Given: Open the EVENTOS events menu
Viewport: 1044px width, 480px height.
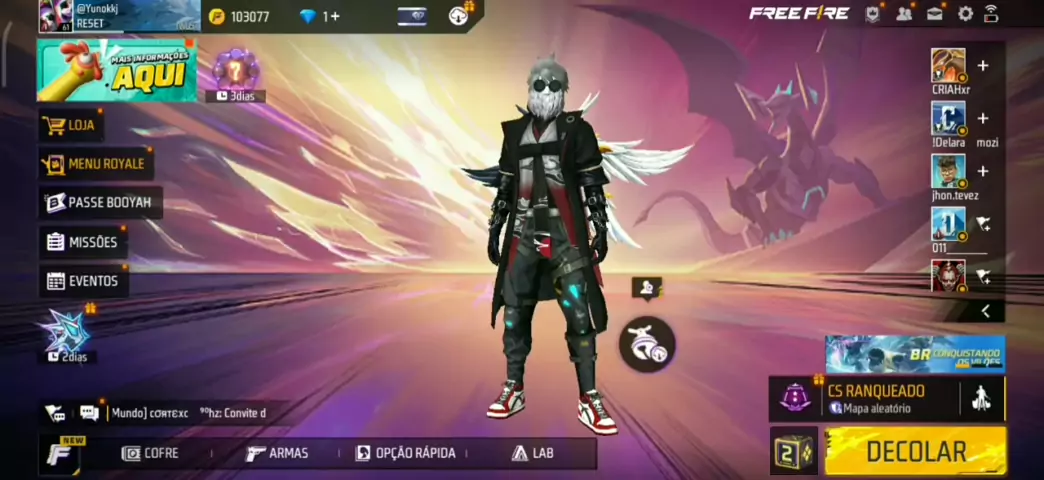Looking at the screenshot, I should coord(83,281).
